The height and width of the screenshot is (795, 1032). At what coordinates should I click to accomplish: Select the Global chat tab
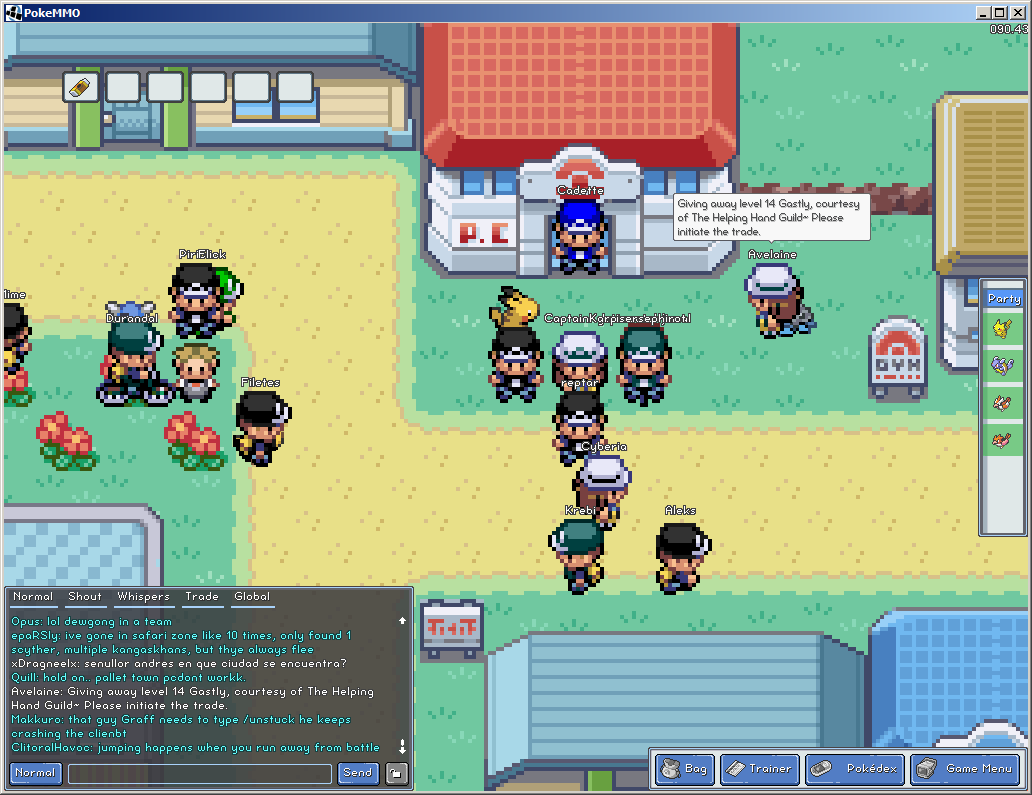[252, 597]
